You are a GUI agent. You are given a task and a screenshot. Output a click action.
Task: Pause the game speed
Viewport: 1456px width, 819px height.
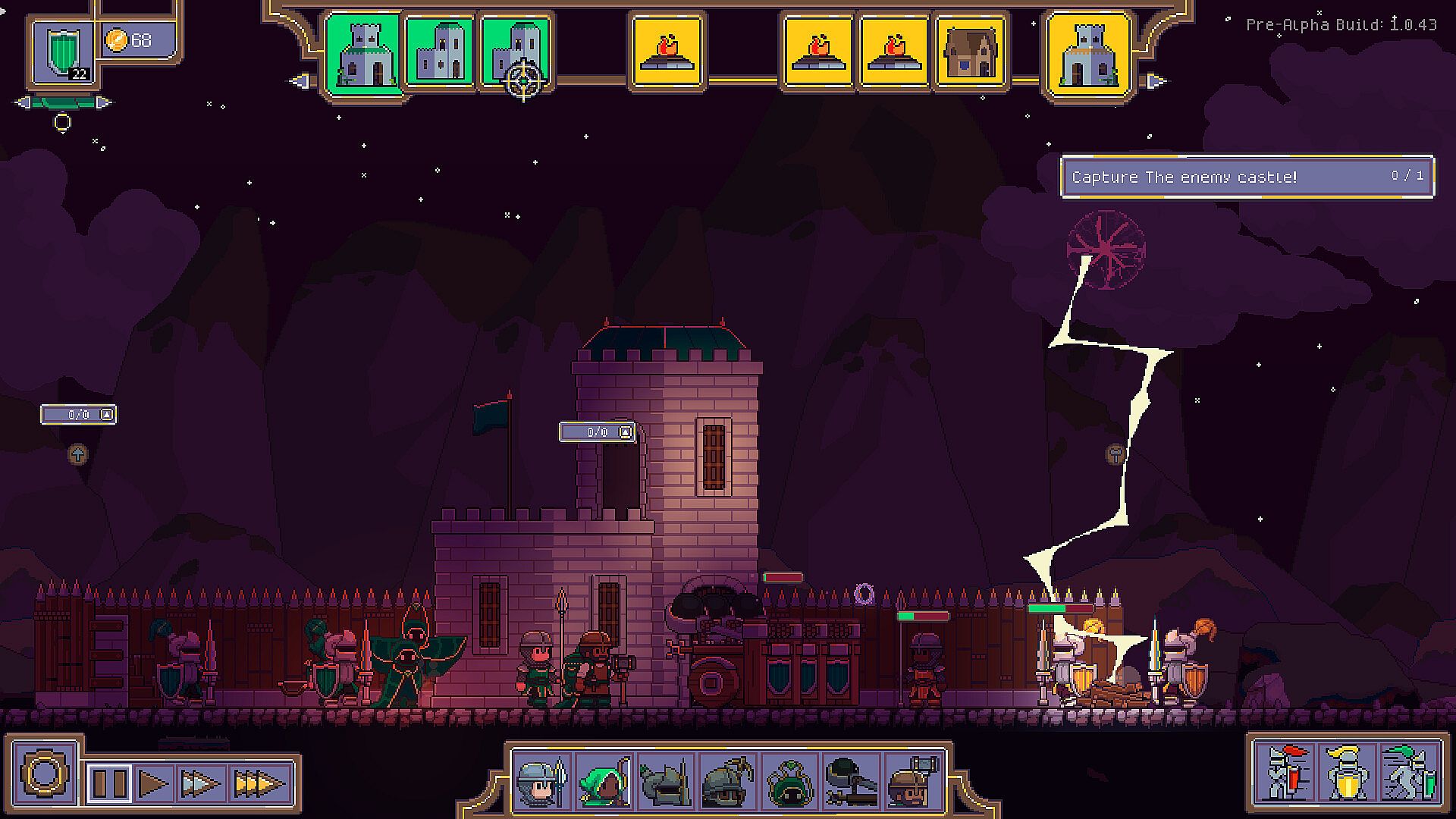pyautogui.click(x=110, y=783)
